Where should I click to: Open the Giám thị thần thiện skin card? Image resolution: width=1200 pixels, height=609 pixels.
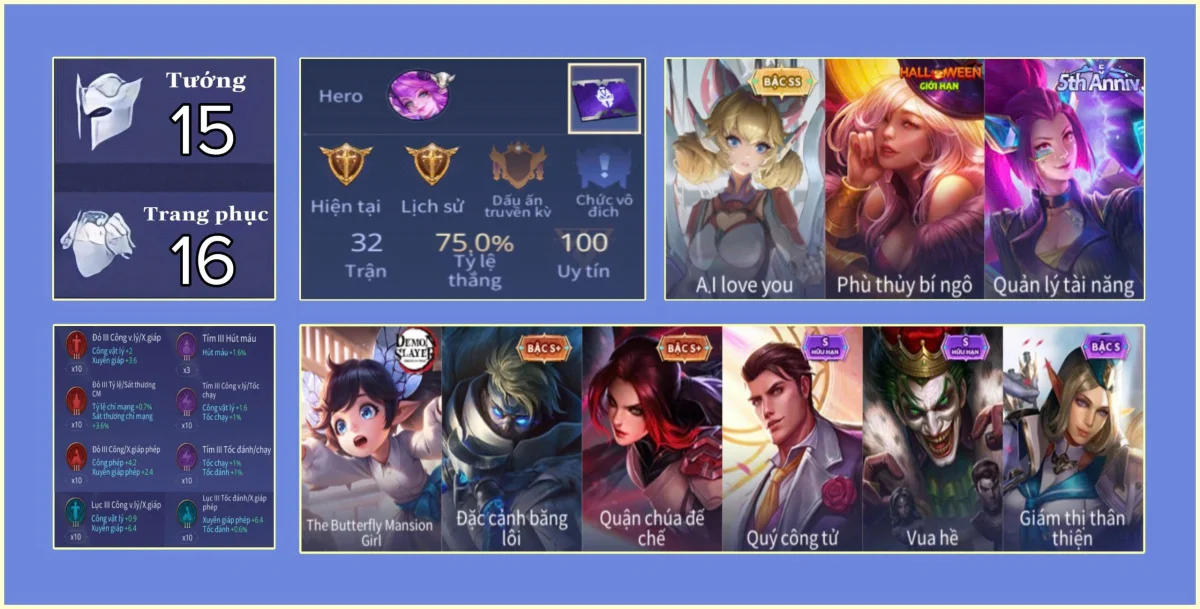[x=1072, y=438]
